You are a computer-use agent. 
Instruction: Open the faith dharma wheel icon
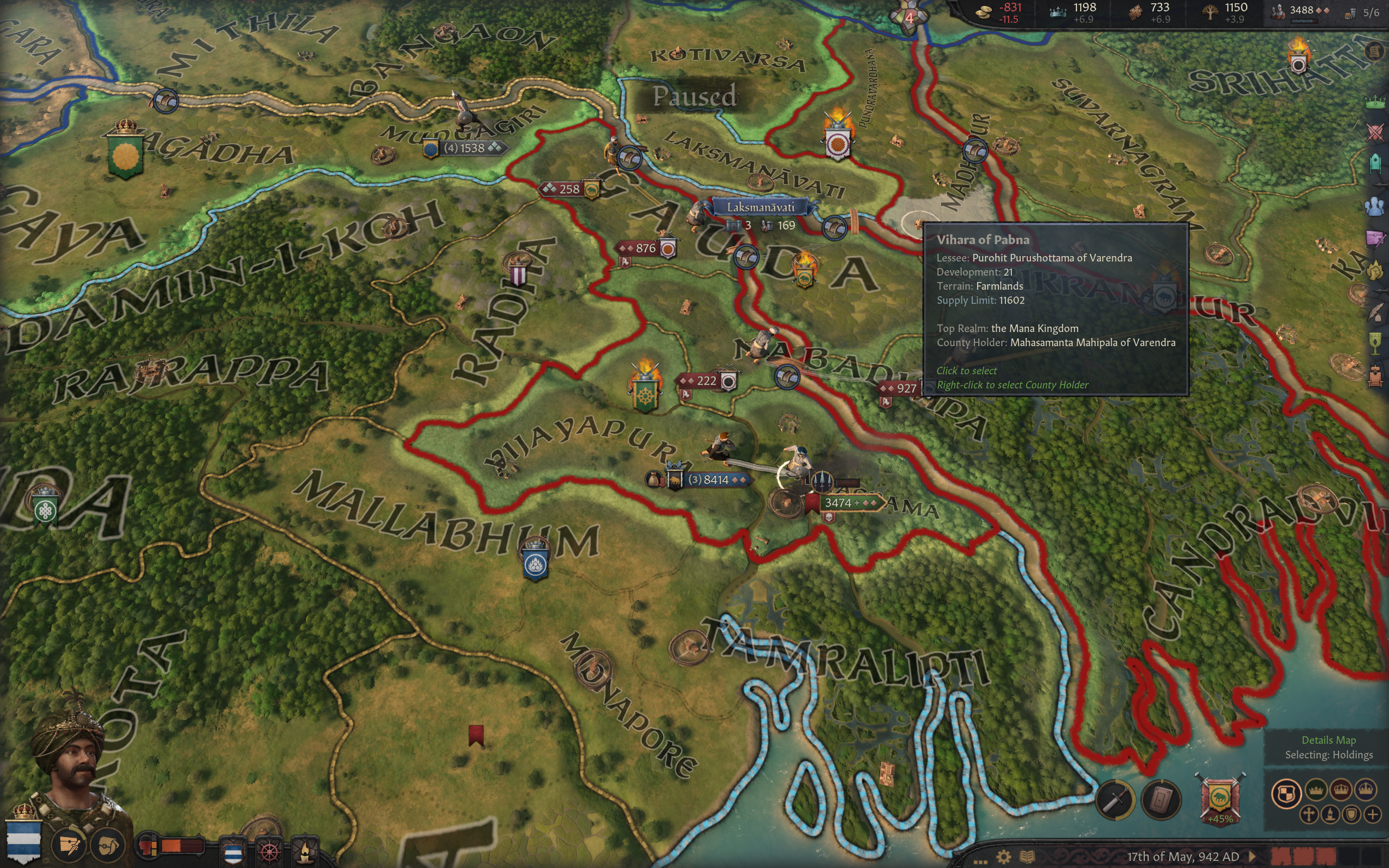(x=270, y=851)
